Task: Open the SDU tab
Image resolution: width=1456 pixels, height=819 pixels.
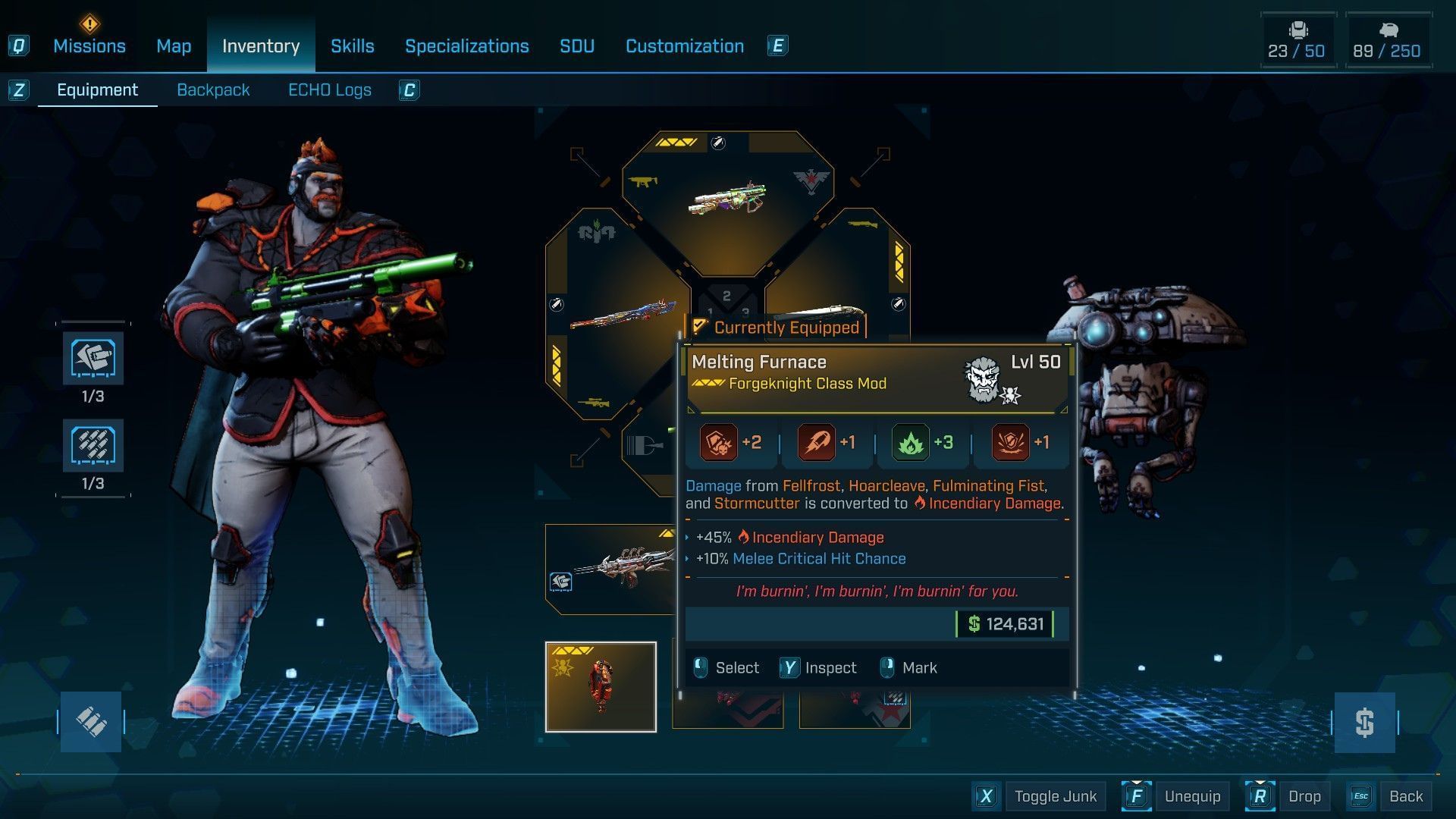Action: click(576, 46)
